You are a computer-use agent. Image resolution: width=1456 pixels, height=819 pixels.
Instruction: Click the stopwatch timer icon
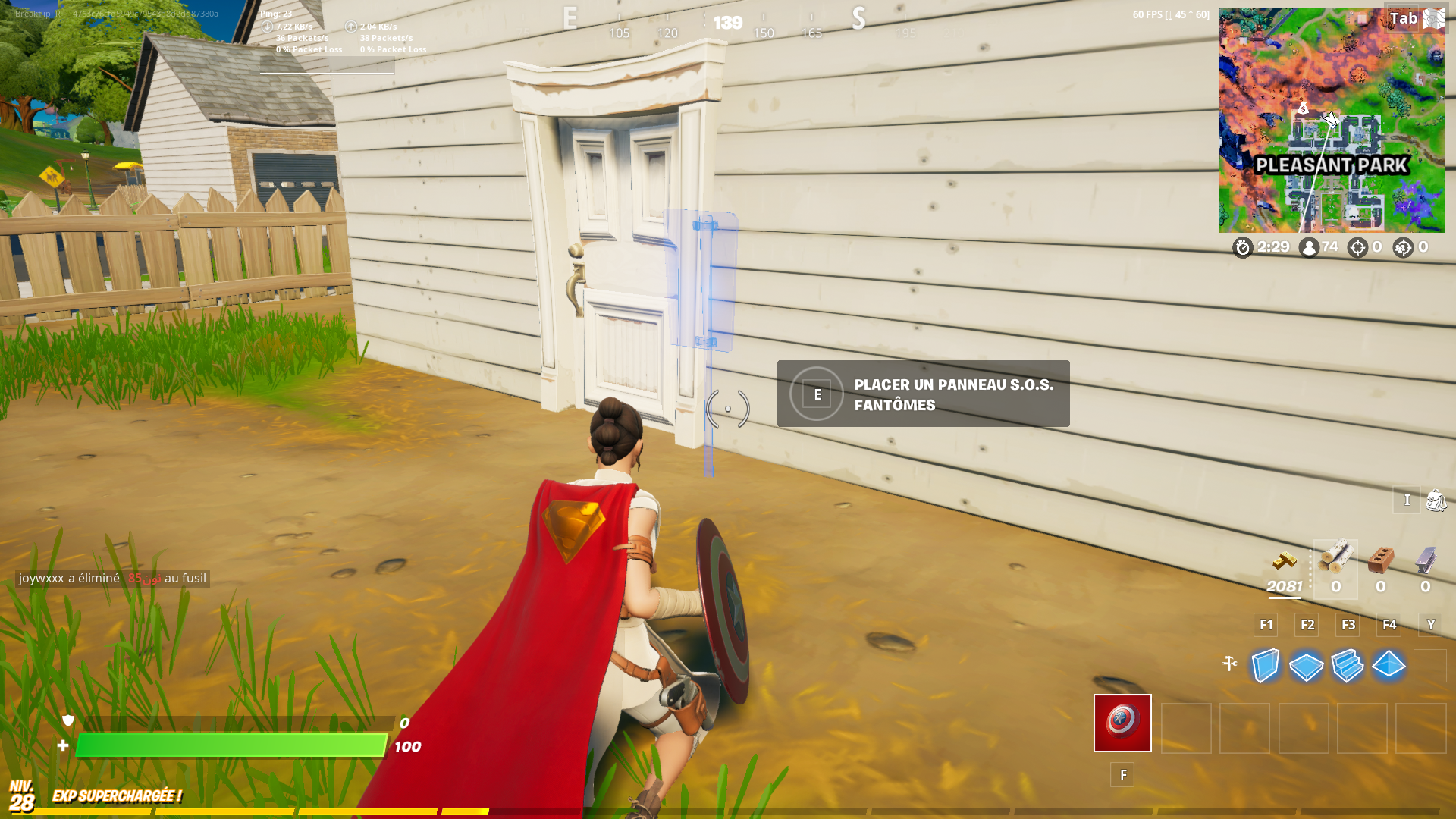[x=1242, y=248]
